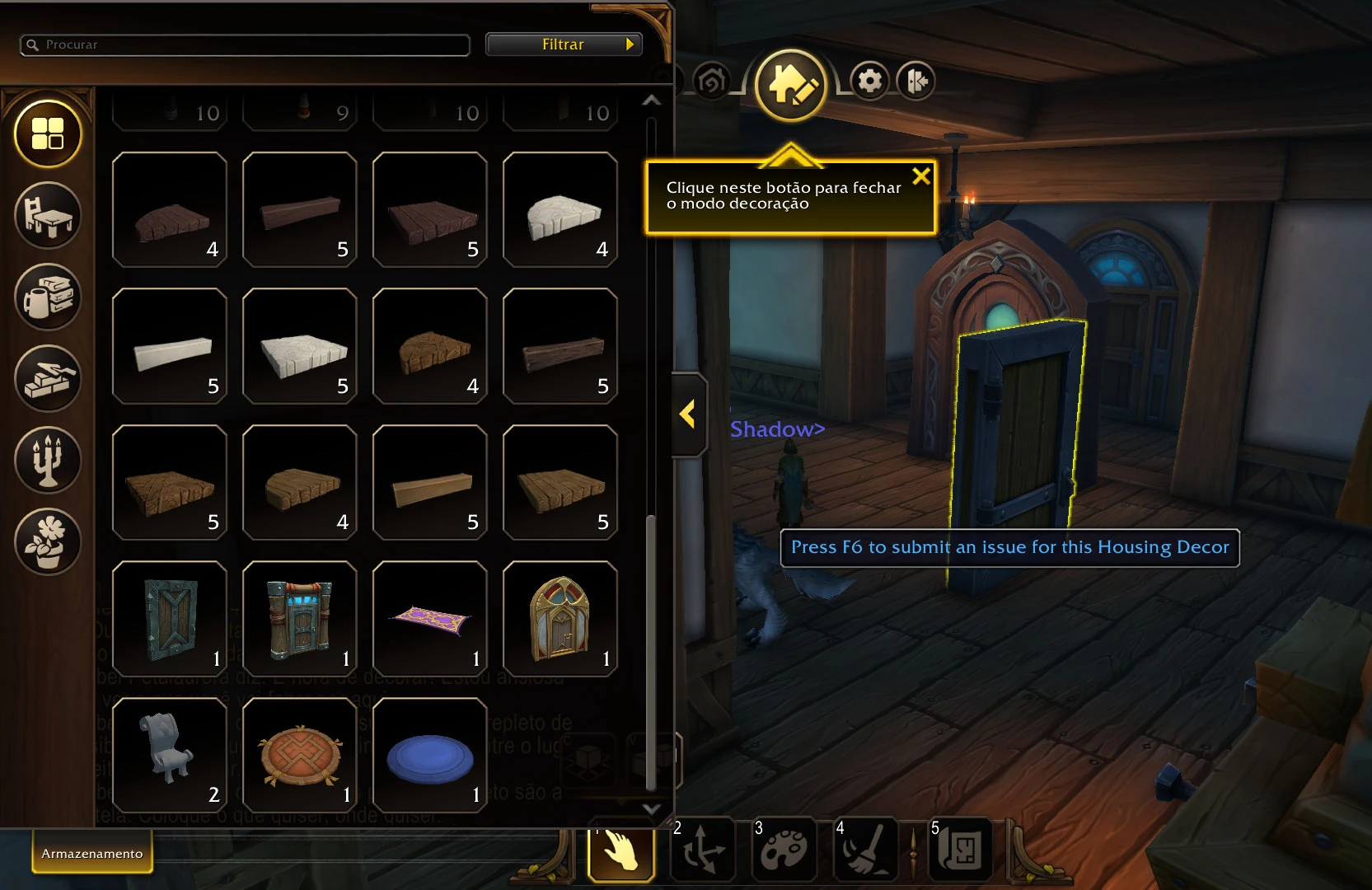This screenshot has height=890, width=1372.
Task: Open the gear settings icon
Action: [x=869, y=81]
